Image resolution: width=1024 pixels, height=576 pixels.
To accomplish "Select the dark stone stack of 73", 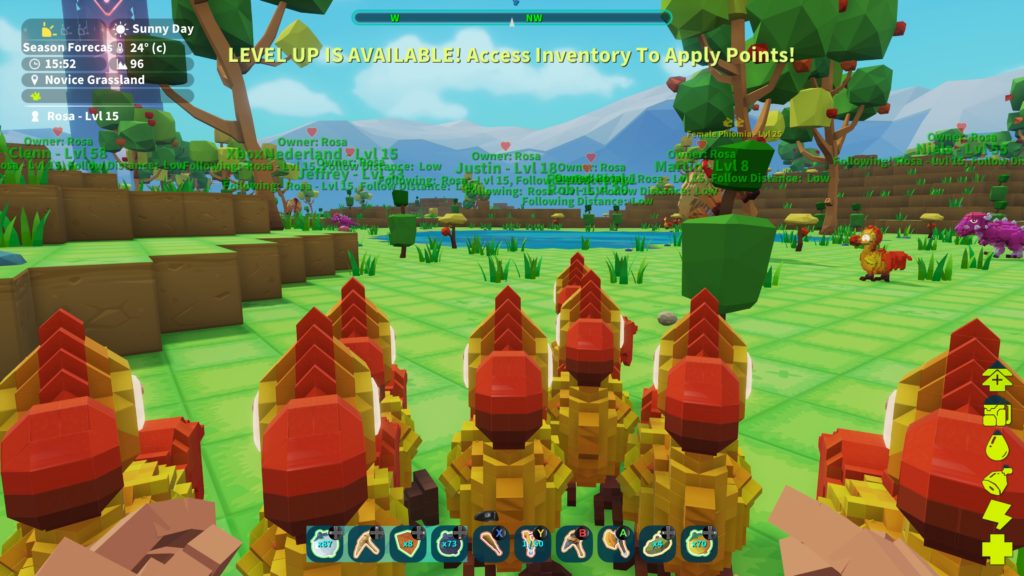I will click(x=450, y=544).
